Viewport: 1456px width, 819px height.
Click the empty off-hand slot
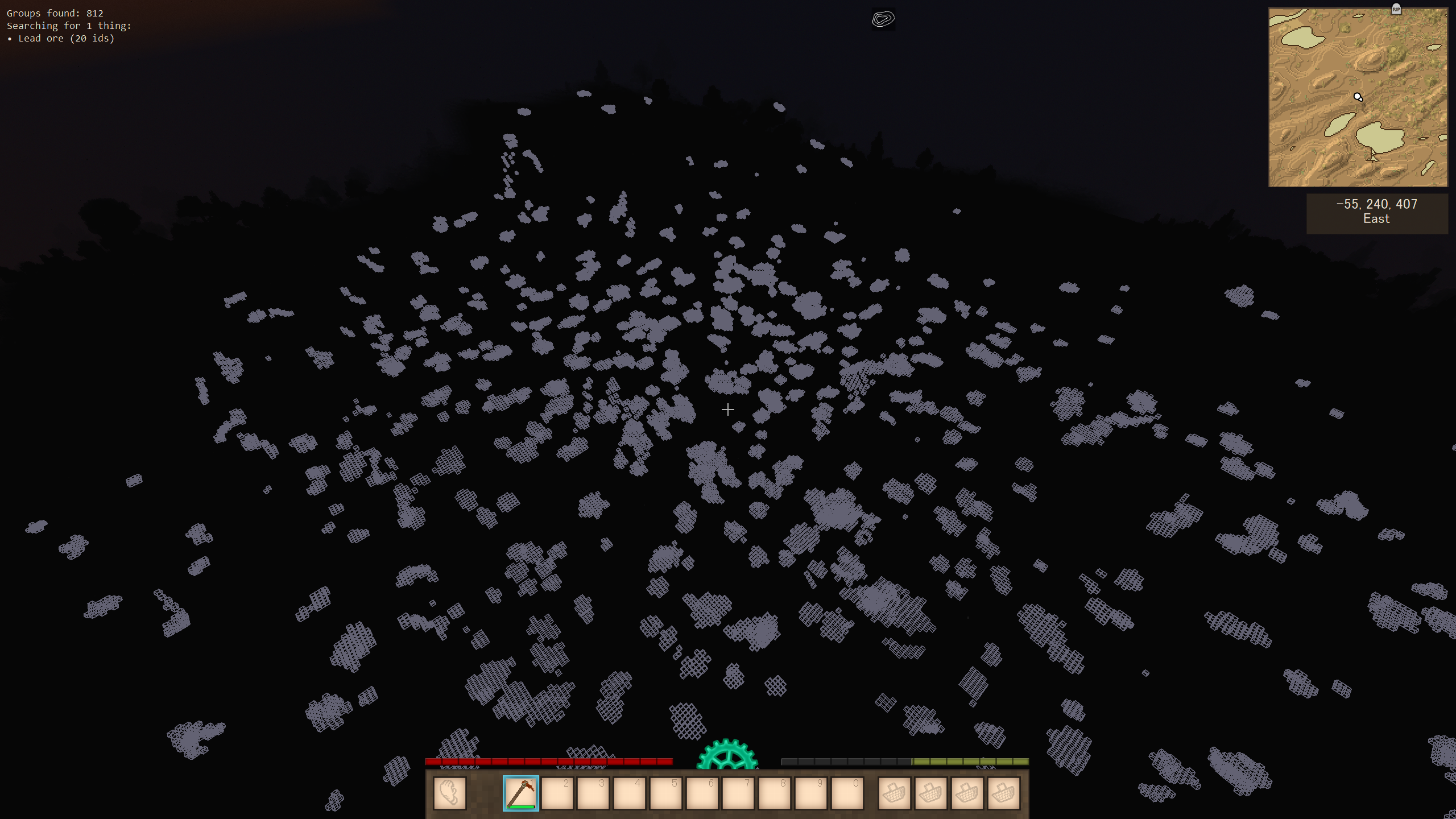click(449, 793)
